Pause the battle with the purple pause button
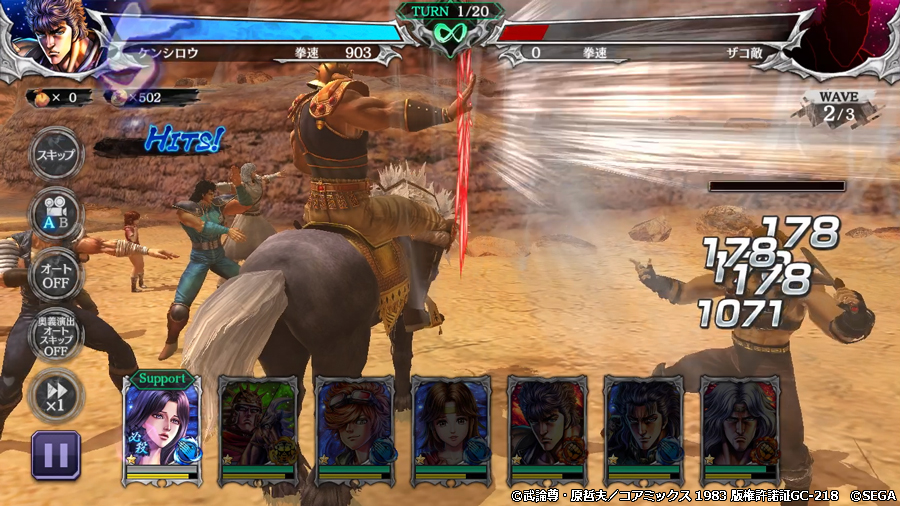Screen dimensions: 900x506 coord(56,456)
